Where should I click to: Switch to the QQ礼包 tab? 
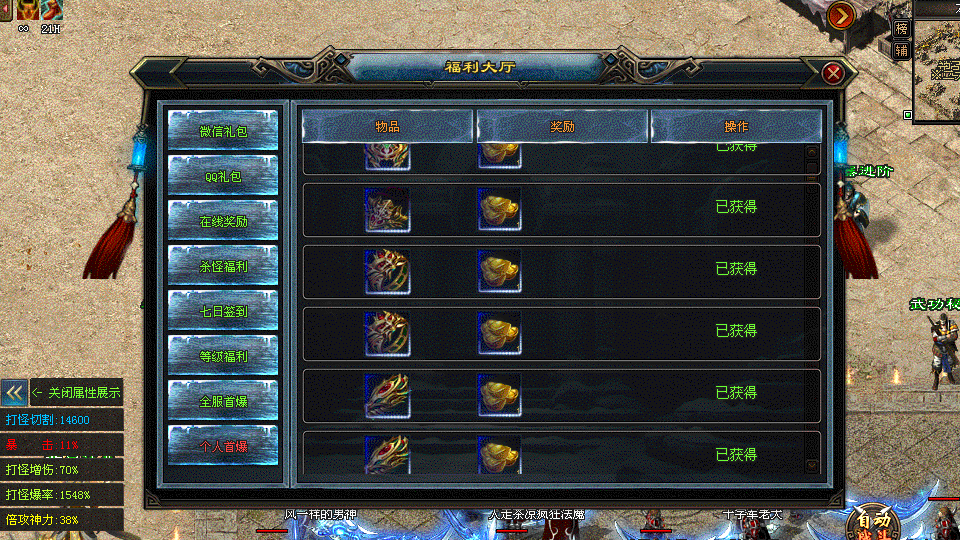(223, 176)
